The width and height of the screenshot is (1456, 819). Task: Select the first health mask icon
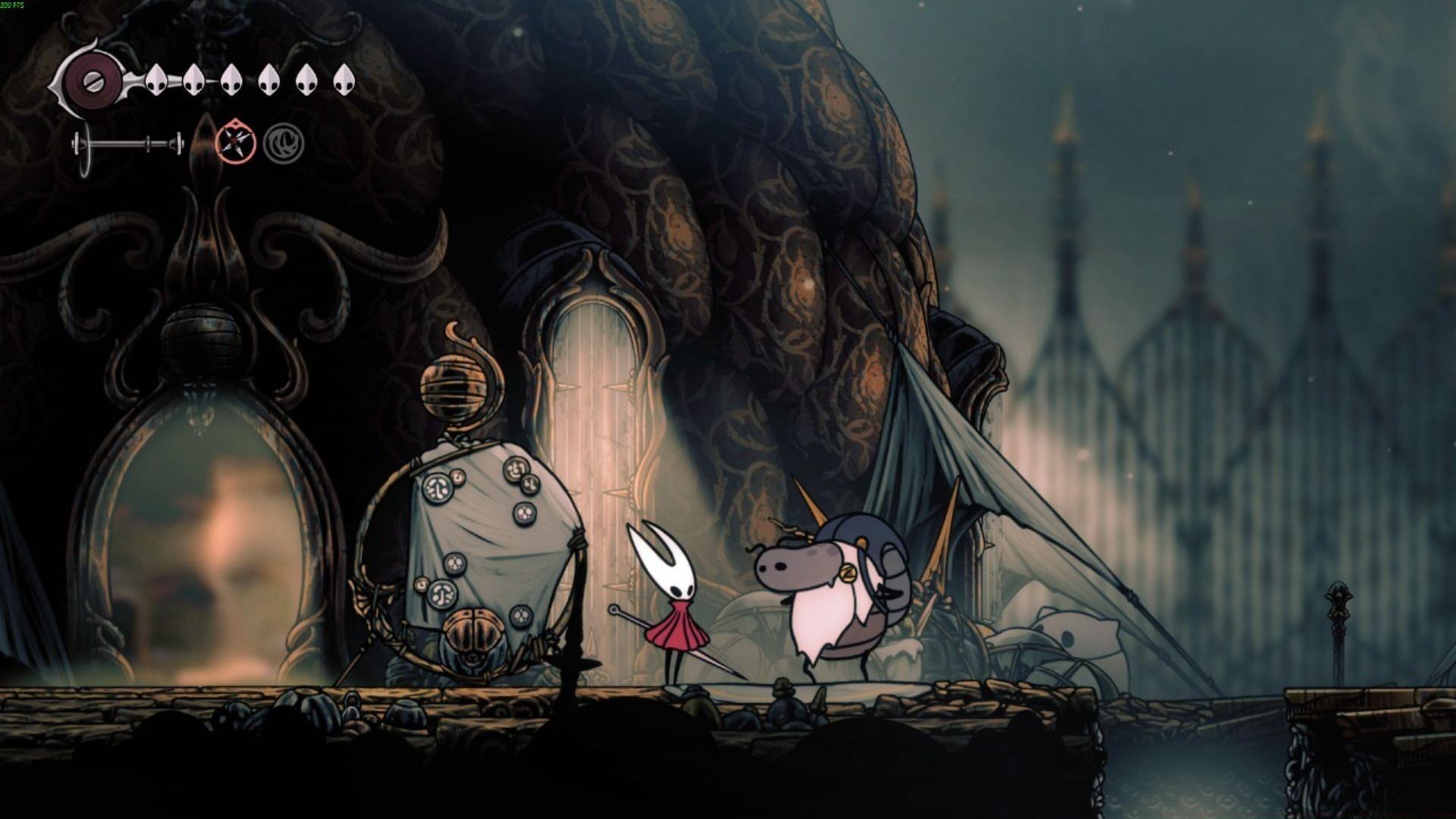coord(155,80)
